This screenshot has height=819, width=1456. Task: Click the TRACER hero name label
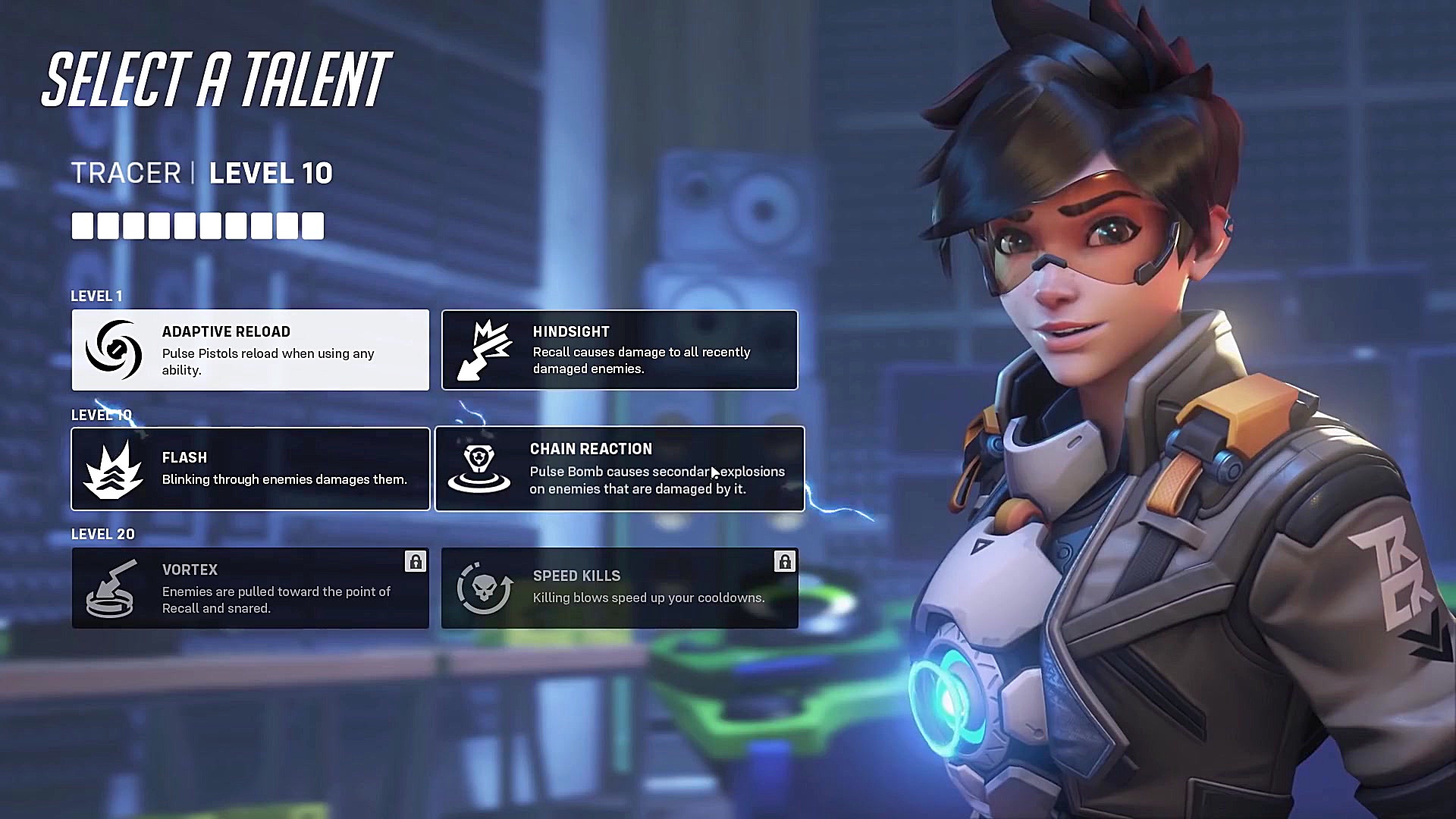click(127, 173)
